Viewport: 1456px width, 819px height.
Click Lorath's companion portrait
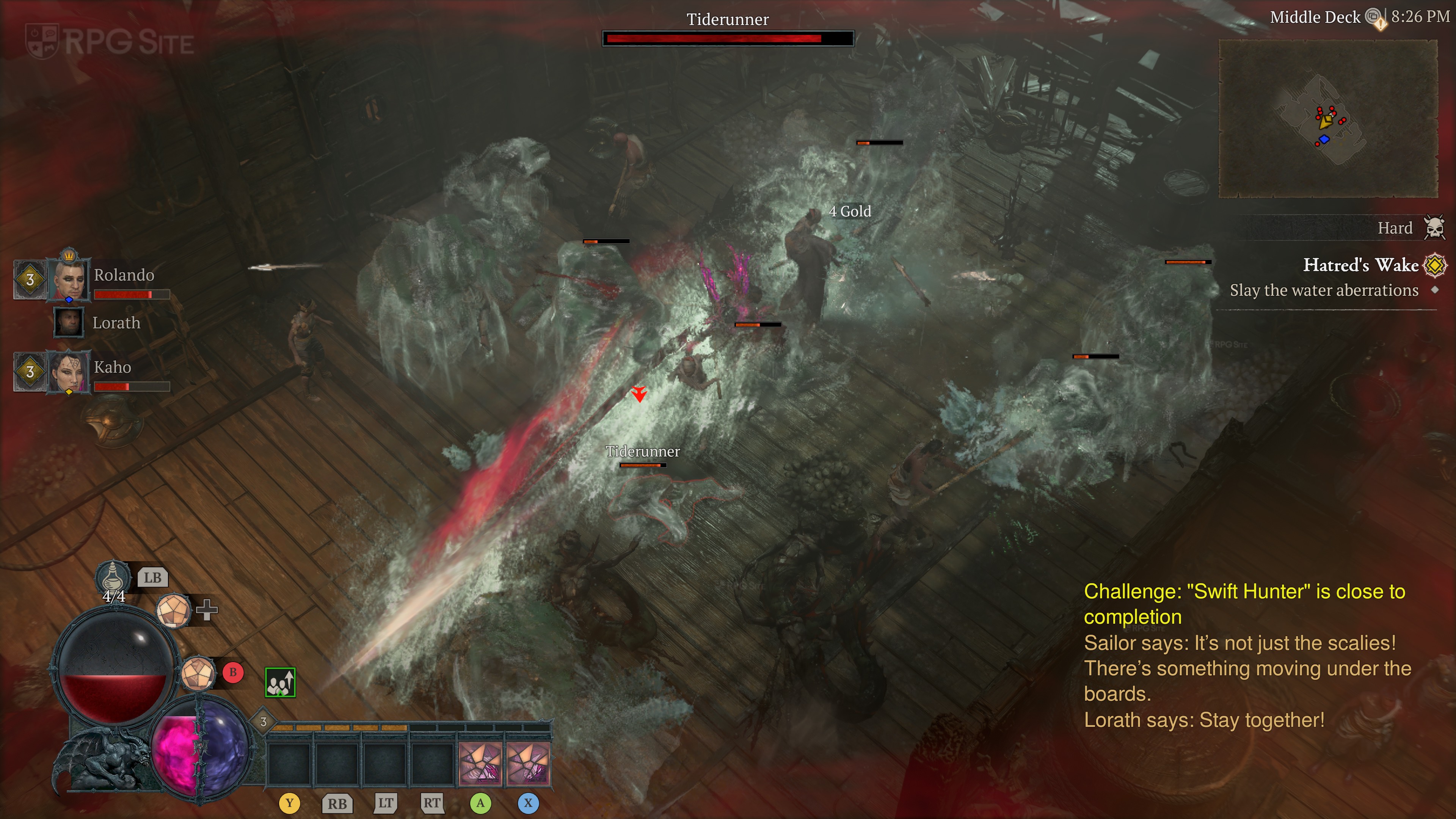[x=69, y=322]
